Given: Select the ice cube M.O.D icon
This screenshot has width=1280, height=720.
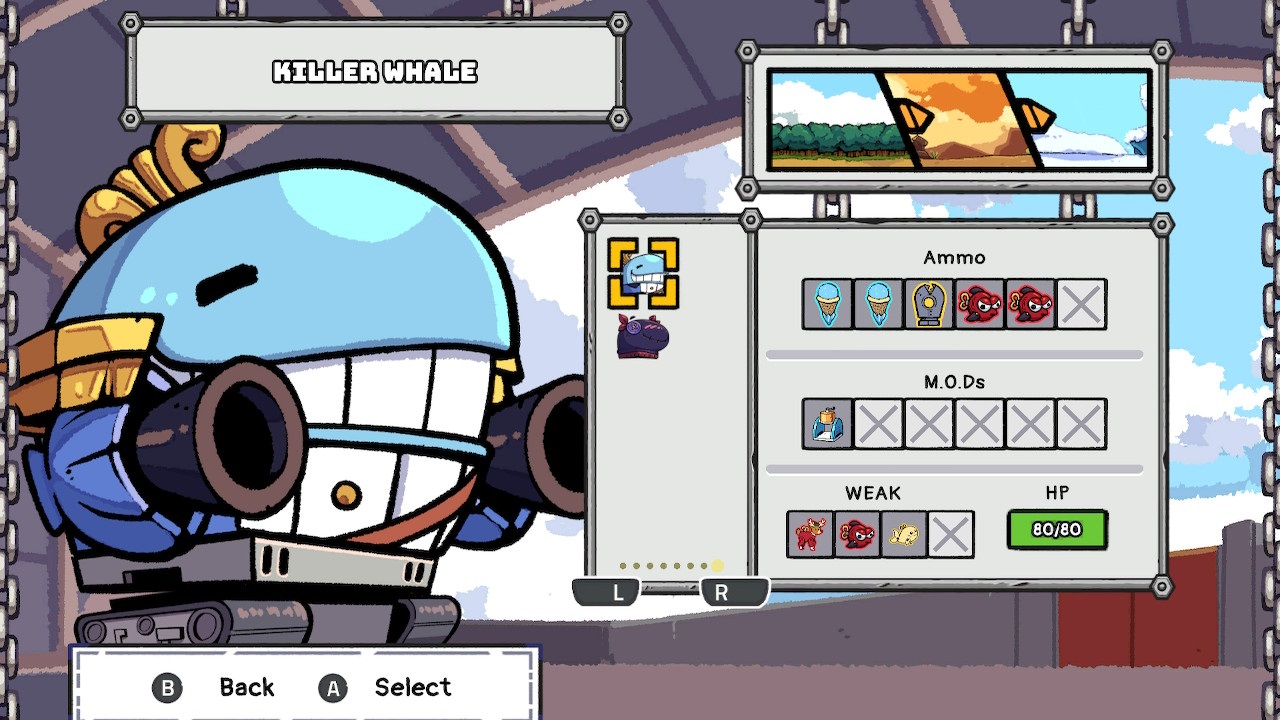Looking at the screenshot, I should click(826, 422).
